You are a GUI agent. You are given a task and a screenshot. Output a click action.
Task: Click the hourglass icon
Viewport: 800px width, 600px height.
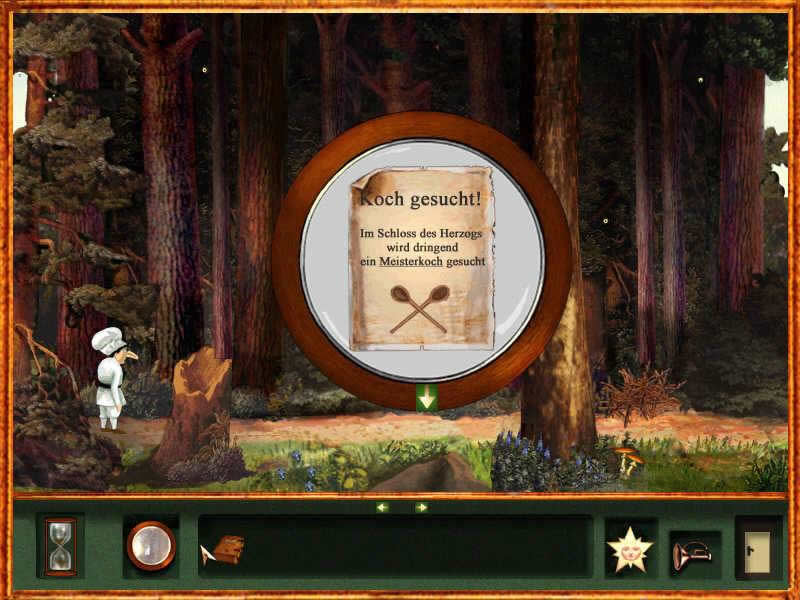(x=60, y=546)
